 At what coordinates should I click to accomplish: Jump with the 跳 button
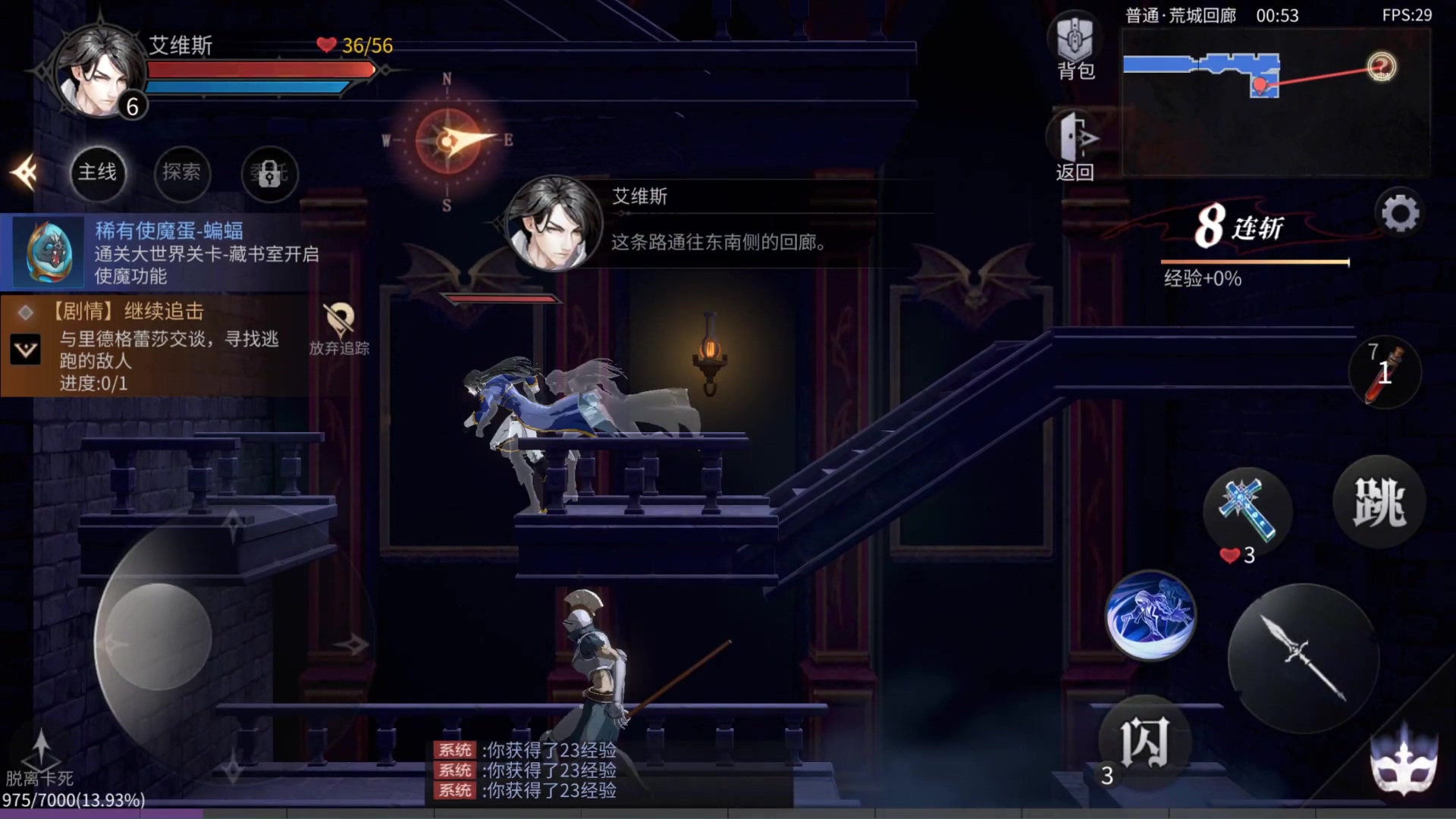click(1379, 501)
